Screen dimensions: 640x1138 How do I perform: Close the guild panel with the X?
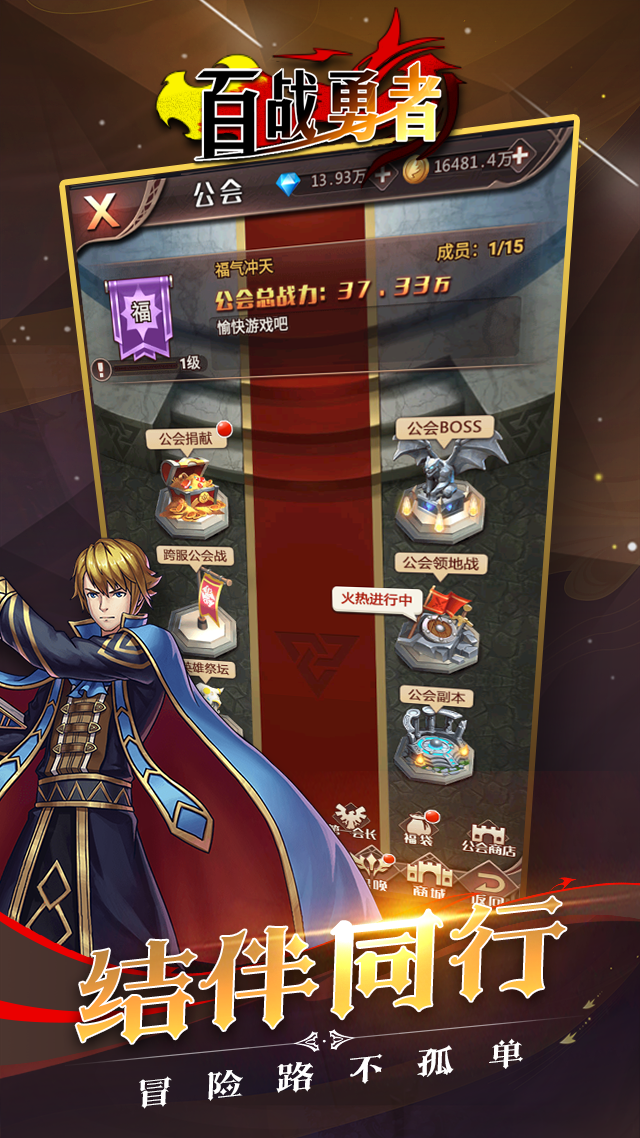pyautogui.click(x=101, y=211)
